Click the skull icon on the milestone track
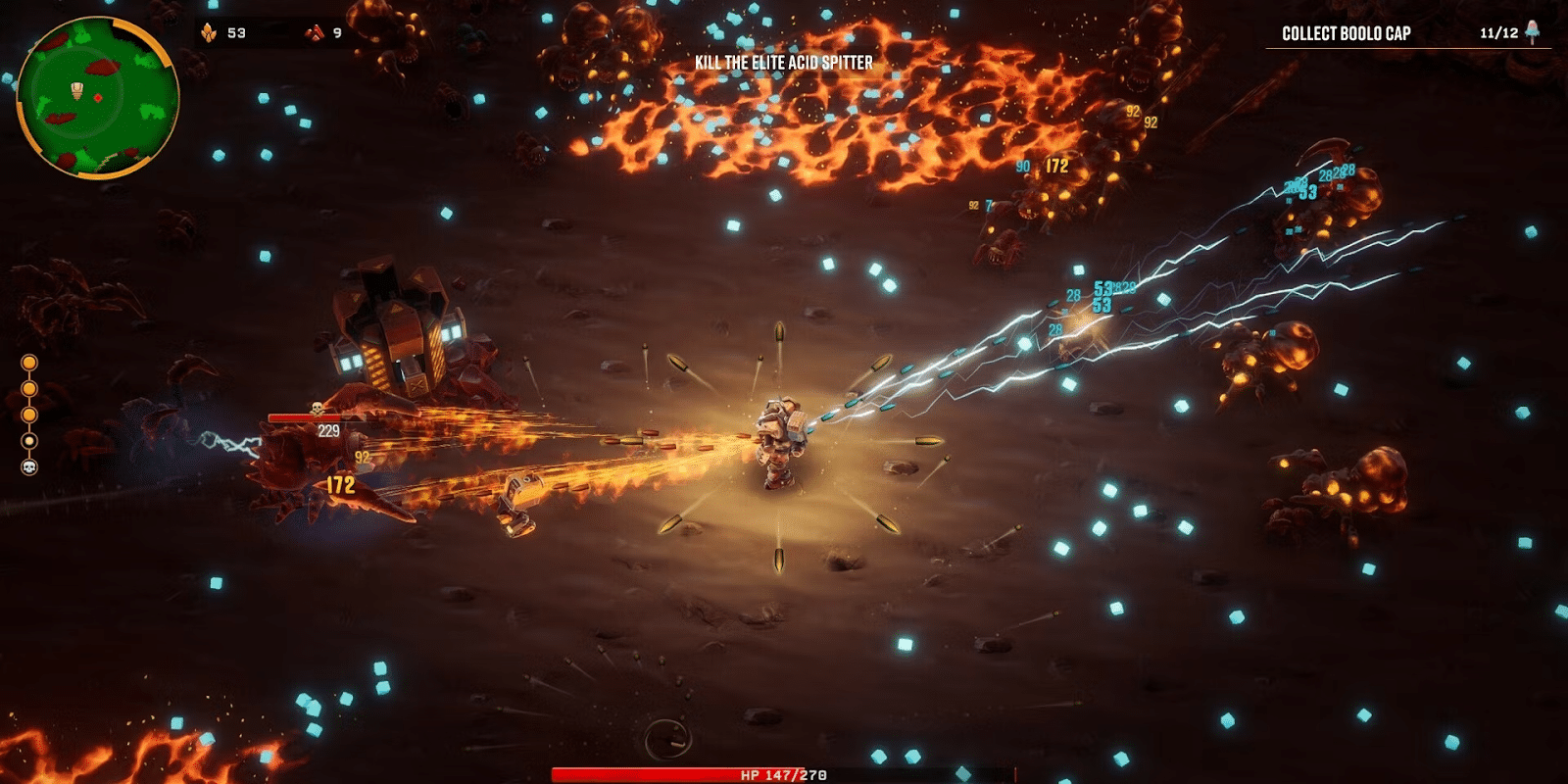The image size is (1568, 784). (28, 466)
